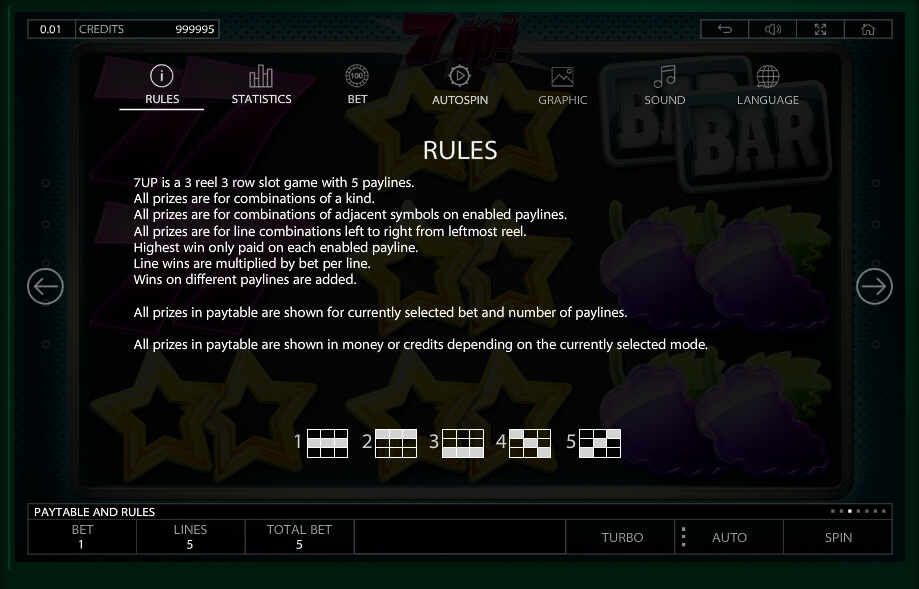
Task: Return to lobby via home icon
Action: 868,29
